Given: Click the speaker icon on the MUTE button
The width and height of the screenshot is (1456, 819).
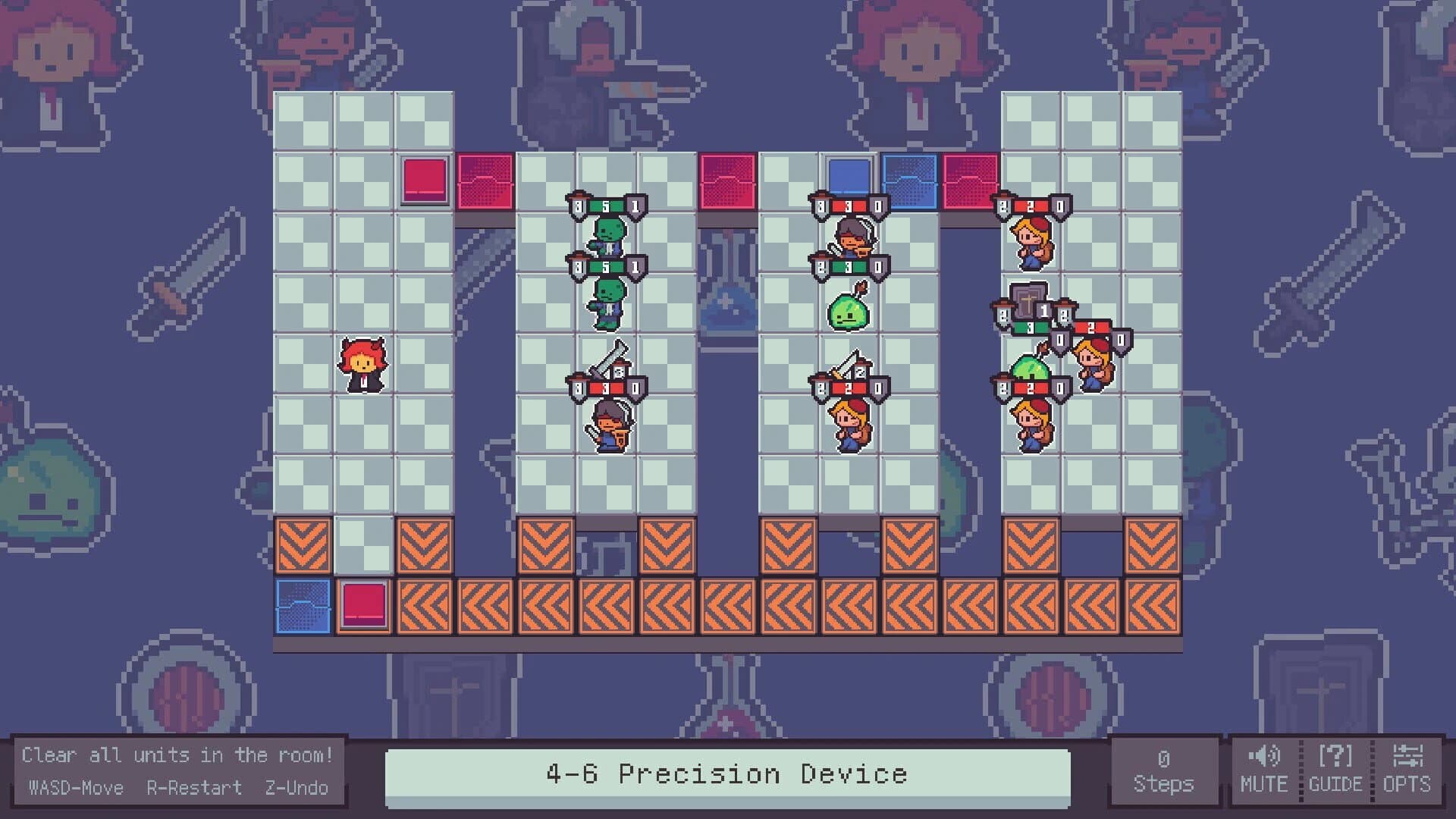Looking at the screenshot, I should [x=1263, y=755].
